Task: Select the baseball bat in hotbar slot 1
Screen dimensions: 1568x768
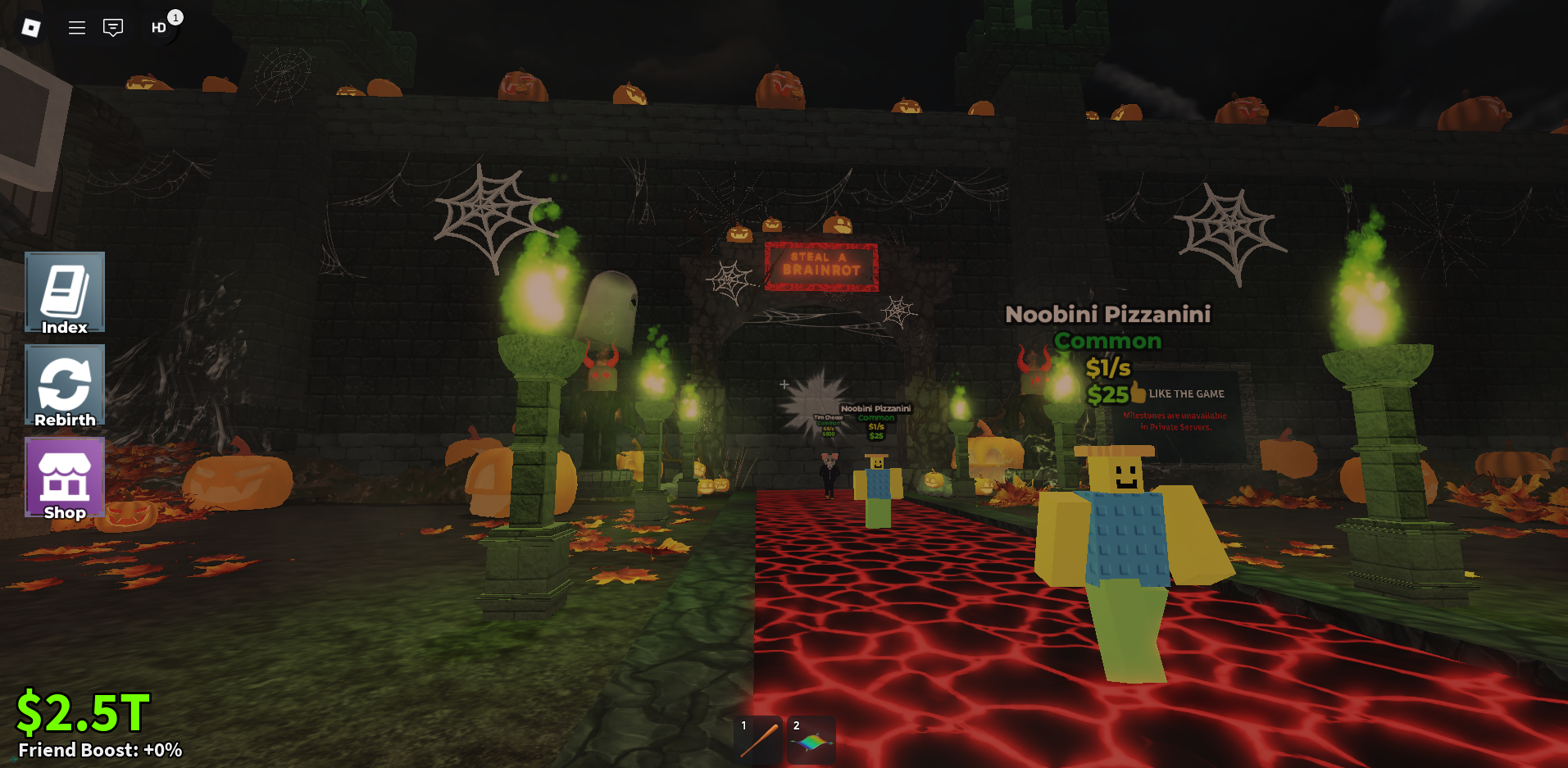Action: [757, 738]
